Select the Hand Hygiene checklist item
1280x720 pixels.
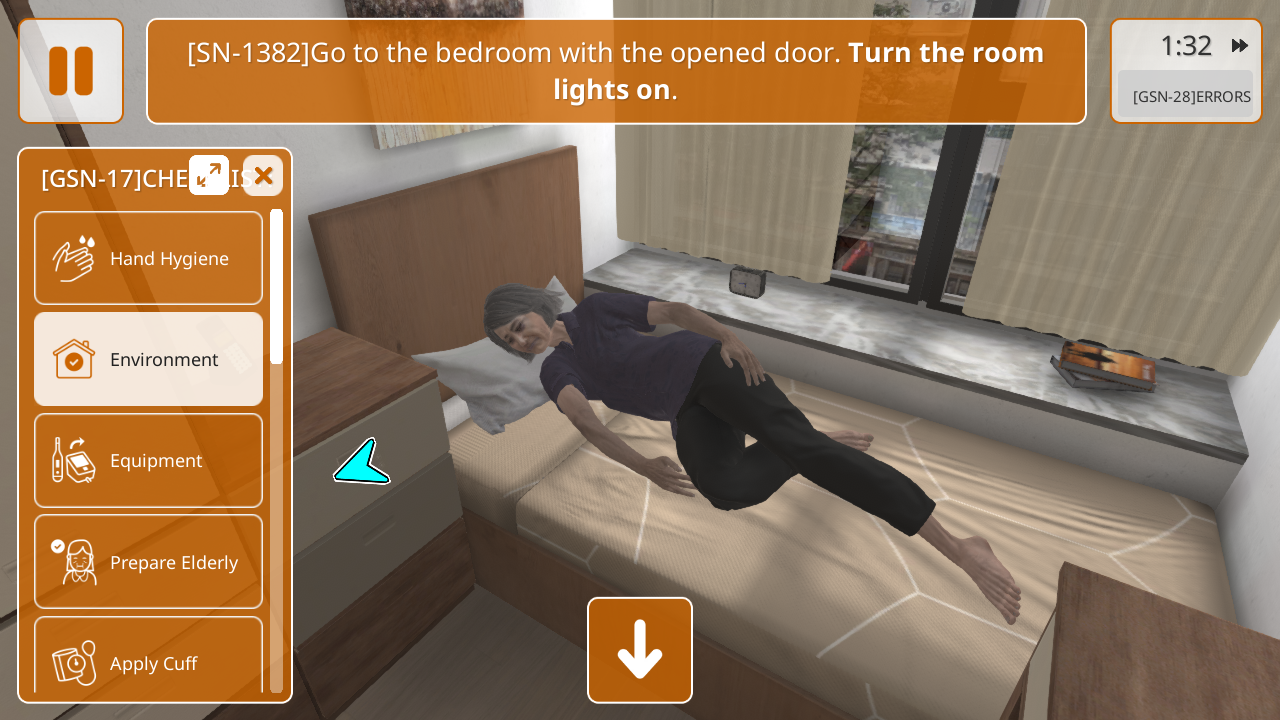148,258
